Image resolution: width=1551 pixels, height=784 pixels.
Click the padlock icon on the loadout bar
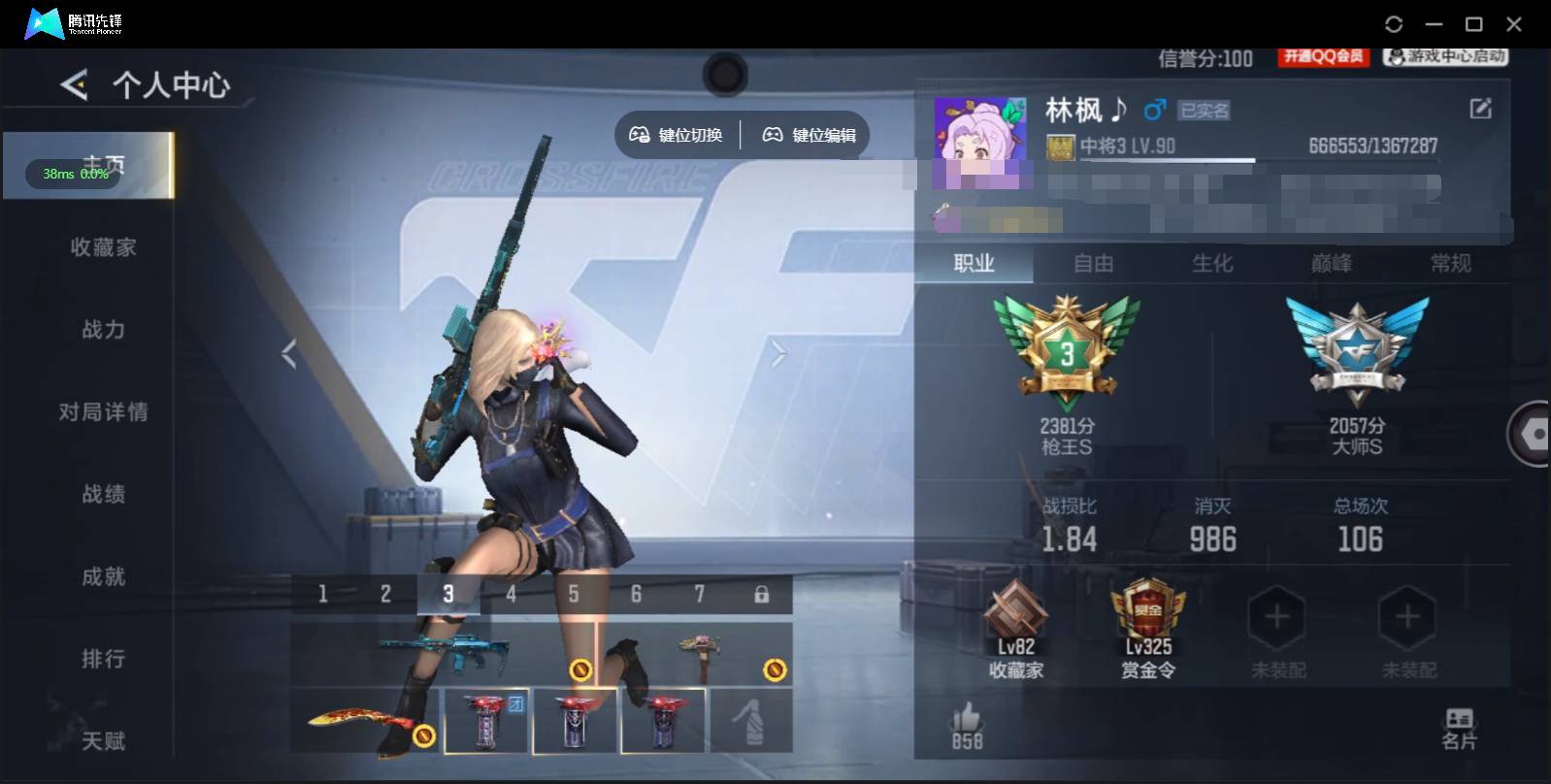[x=763, y=593]
